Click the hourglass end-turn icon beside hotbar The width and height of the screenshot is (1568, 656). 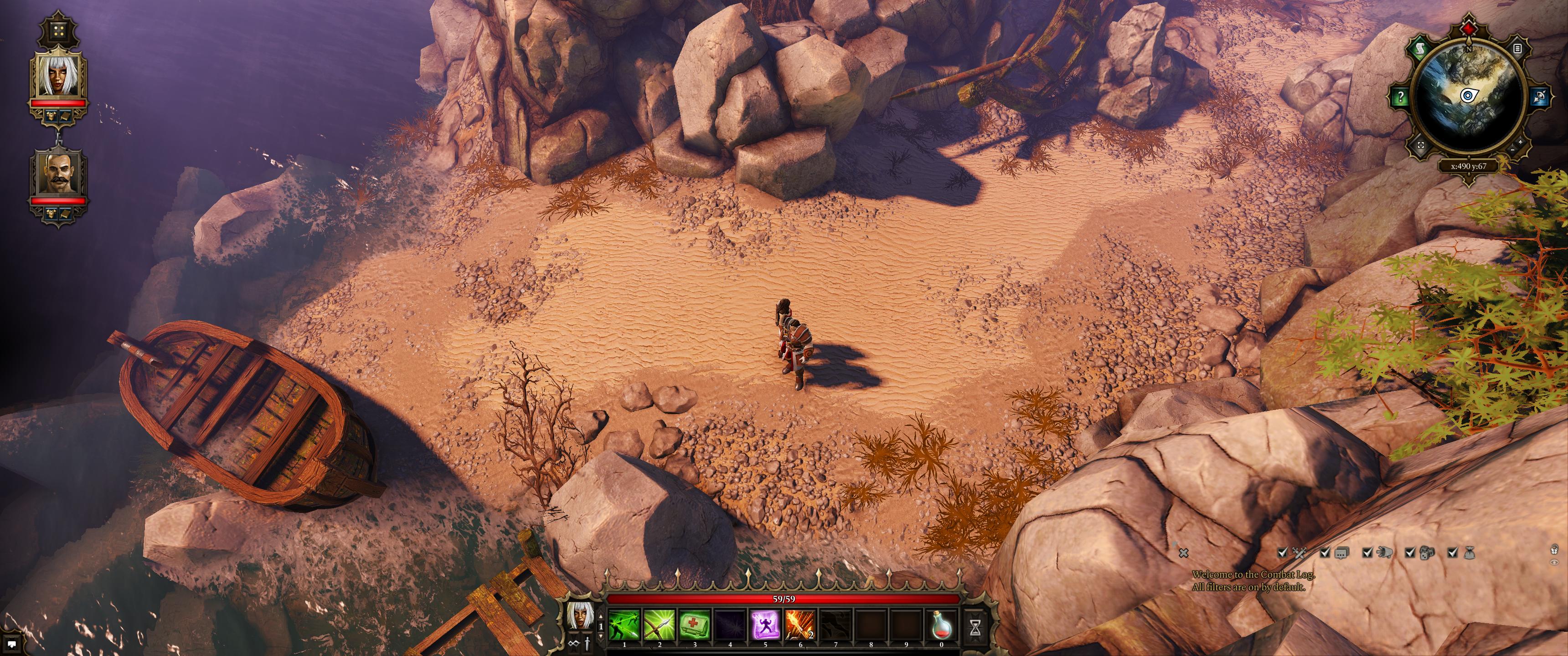coord(976,627)
